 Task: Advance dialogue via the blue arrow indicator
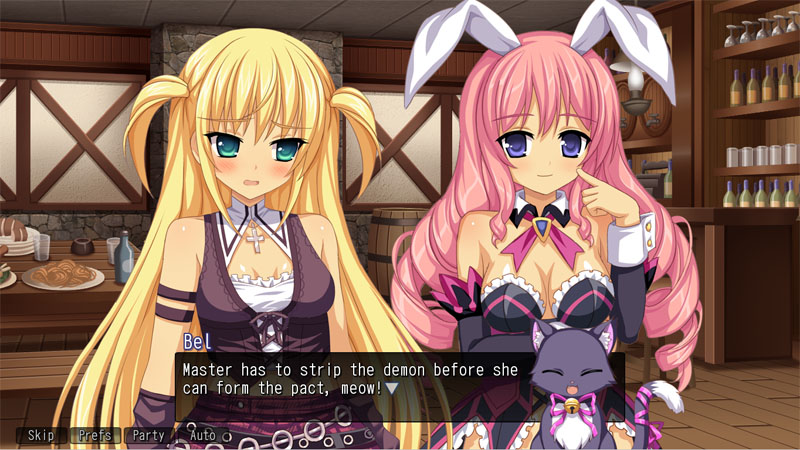click(392, 387)
